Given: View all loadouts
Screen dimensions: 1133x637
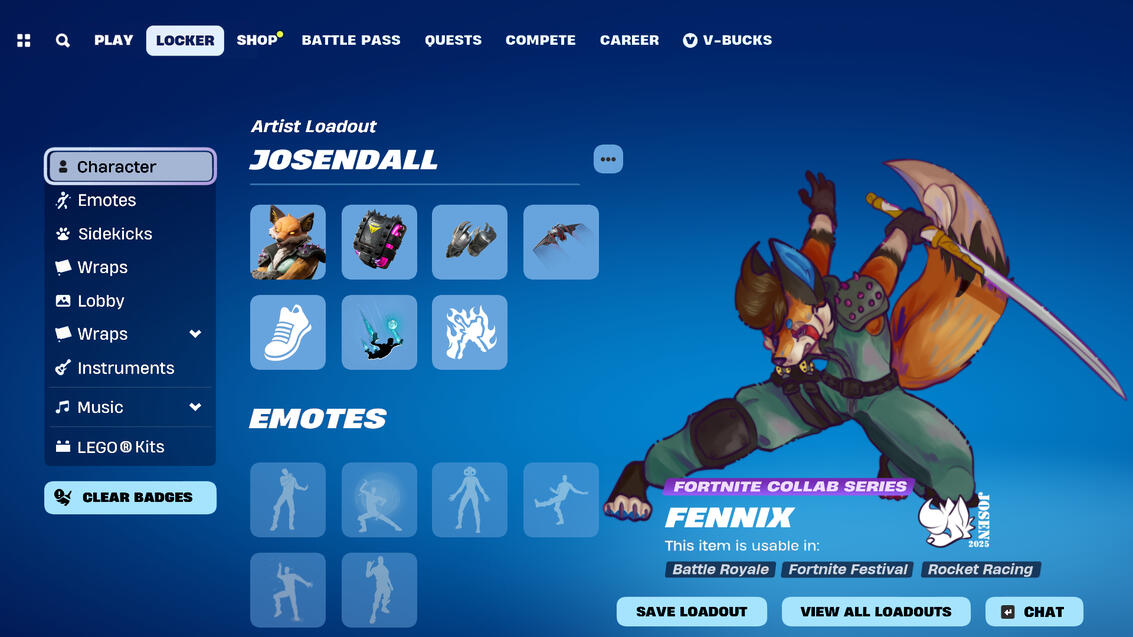Looking at the screenshot, I should pos(875,611).
